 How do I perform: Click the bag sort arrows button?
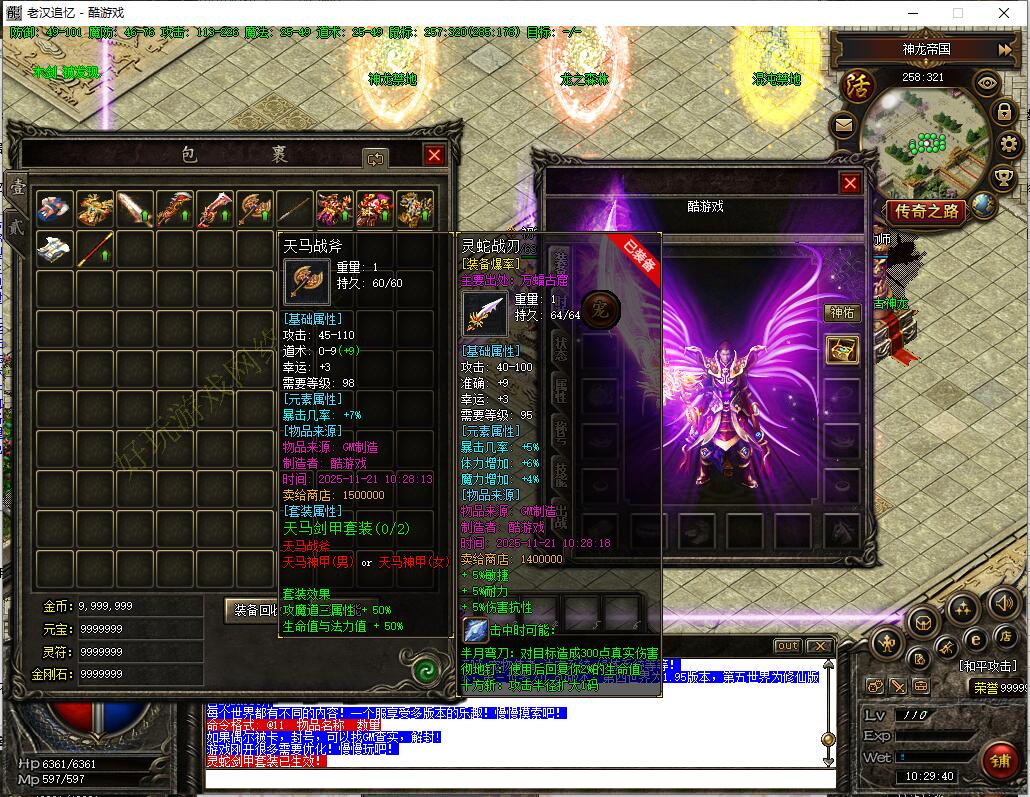[376, 157]
